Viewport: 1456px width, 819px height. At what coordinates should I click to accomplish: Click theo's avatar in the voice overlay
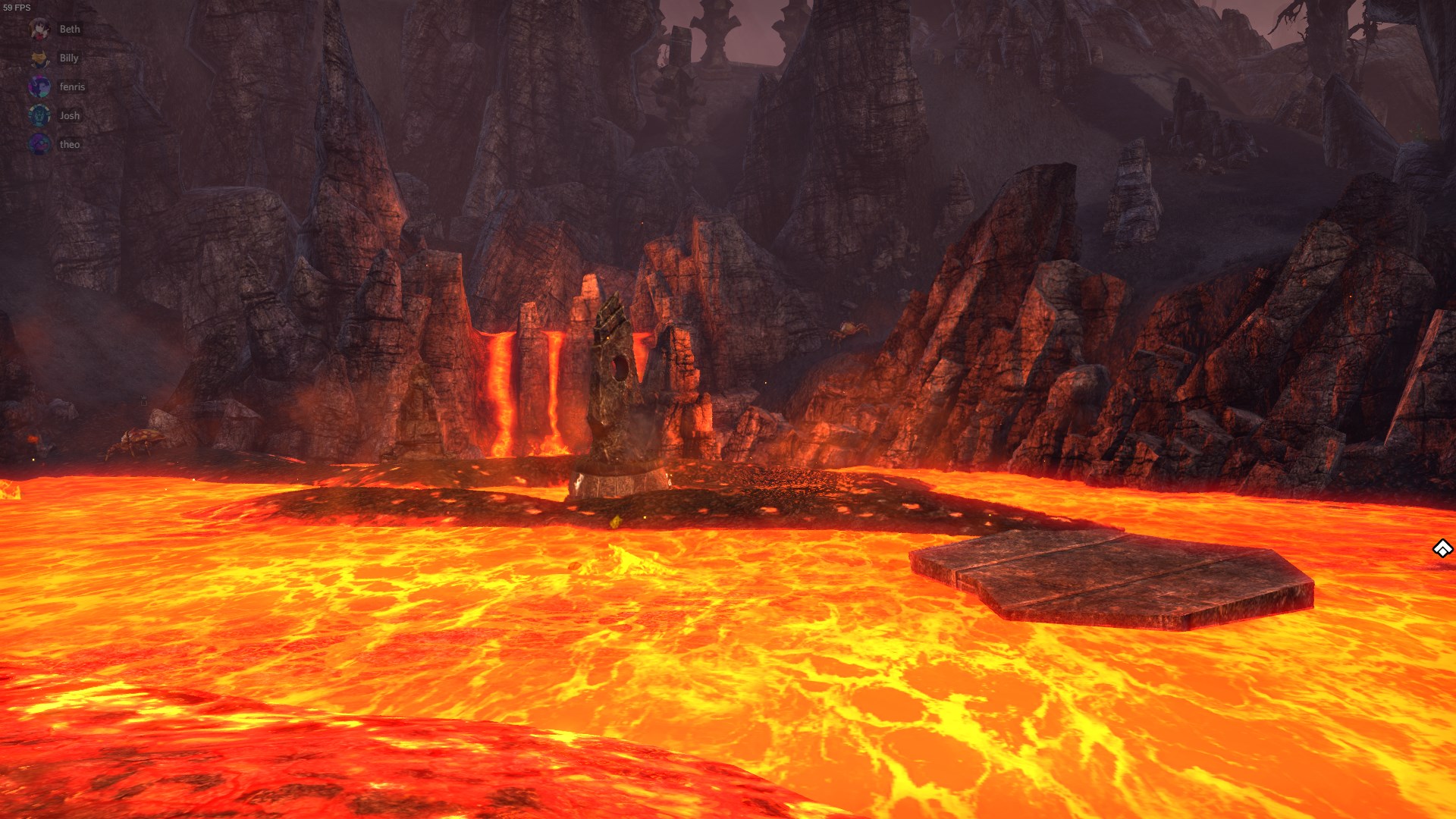pyautogui.click(x=40, y=144)
